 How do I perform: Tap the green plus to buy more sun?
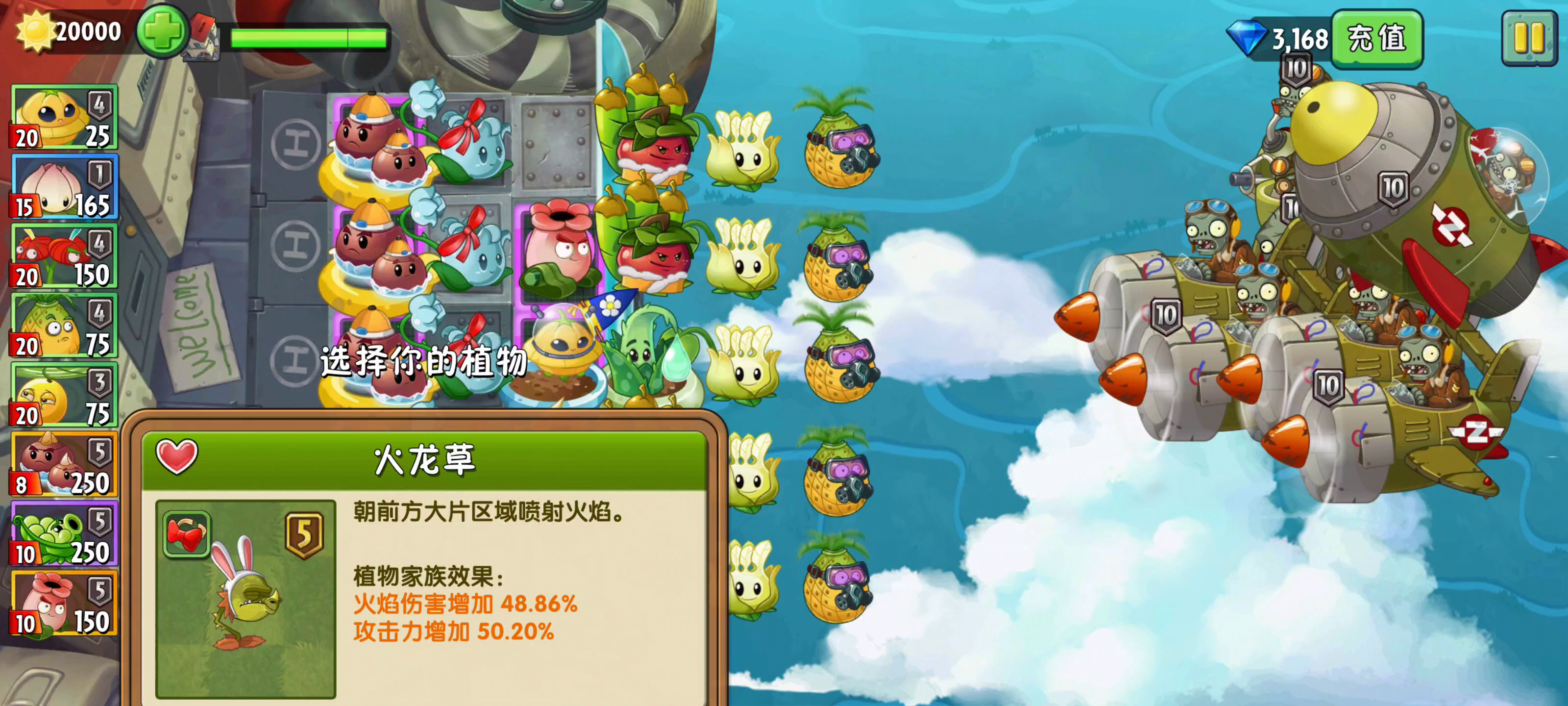click(163, 32)
